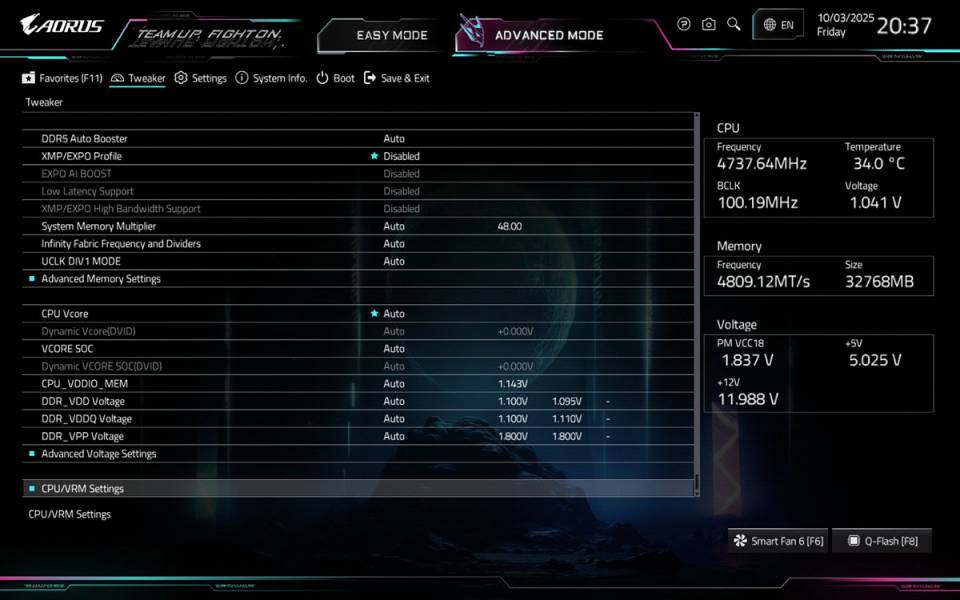Select the DDR5 Auto Booster option
The width and height of the screenshot is (960, 600).
tap(85, 139)
